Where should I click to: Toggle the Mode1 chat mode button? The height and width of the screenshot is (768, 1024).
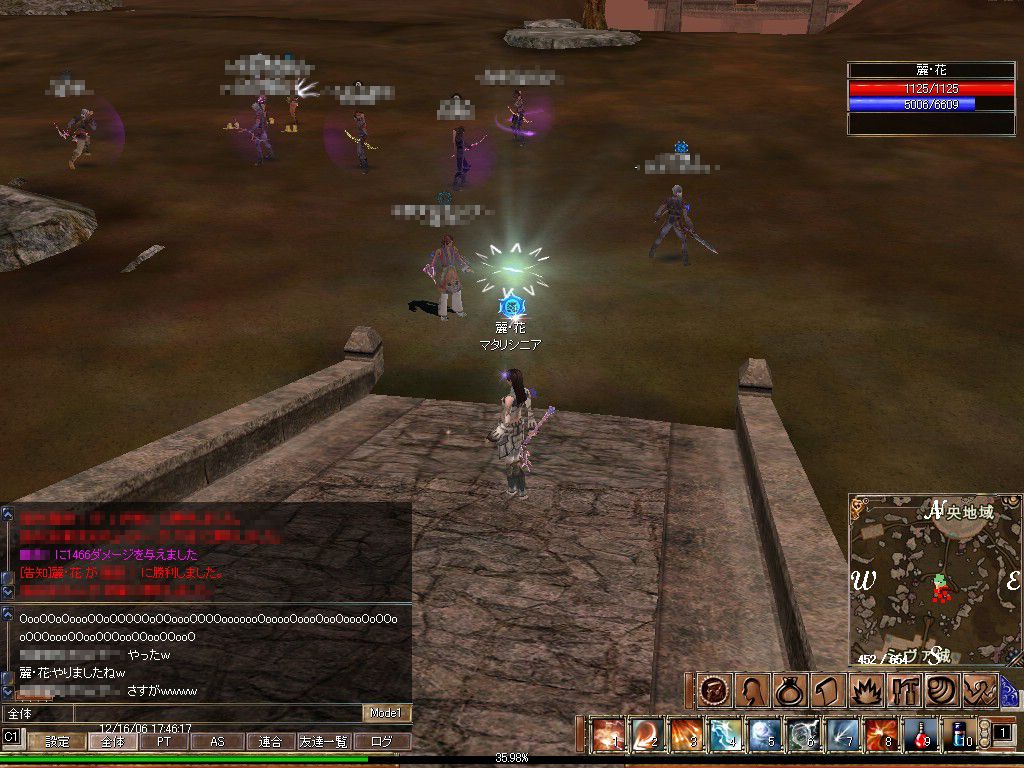(386, 713)
